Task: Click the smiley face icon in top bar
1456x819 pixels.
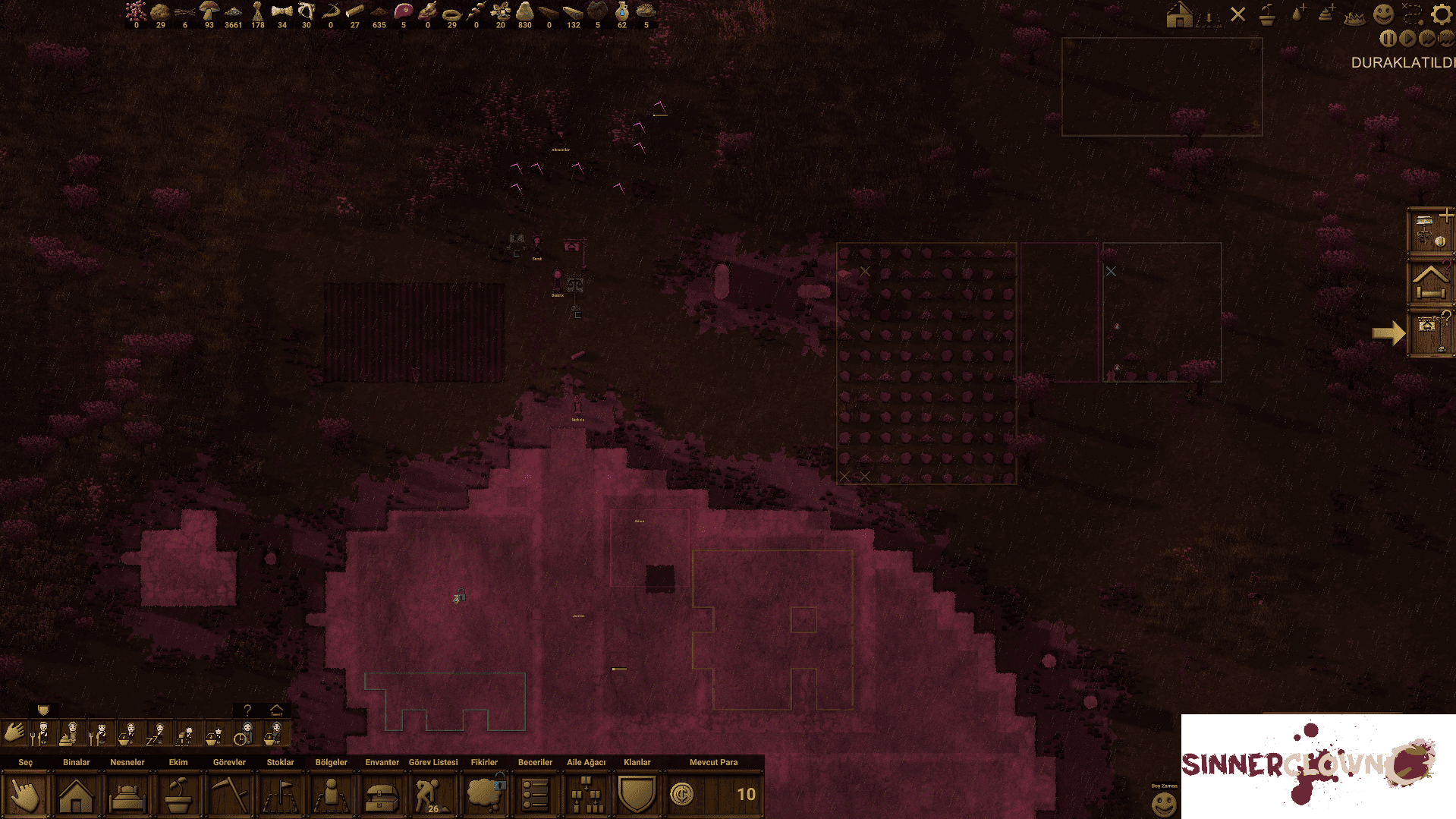Action: pyautogui.click(x=1383, y=14)
